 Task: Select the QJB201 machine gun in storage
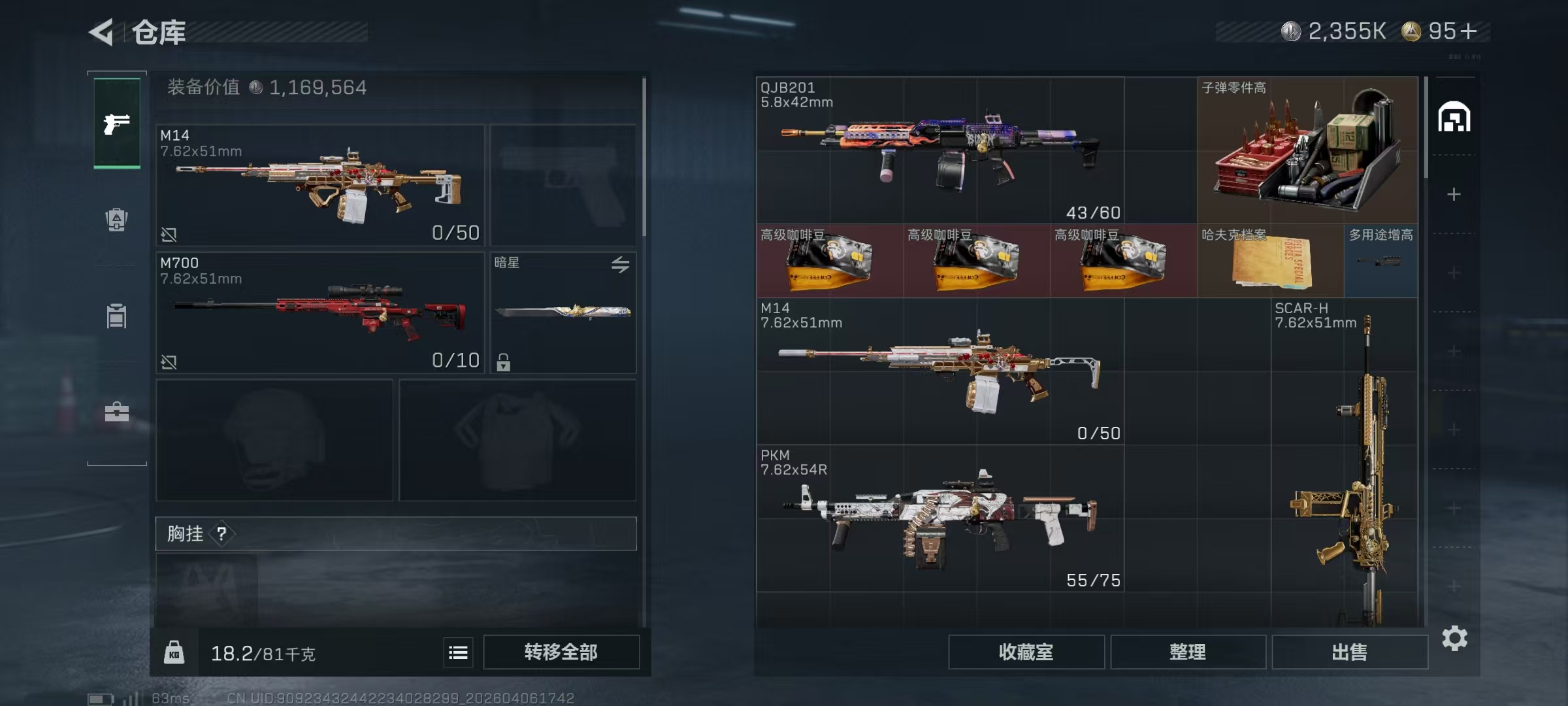(939, 150)
